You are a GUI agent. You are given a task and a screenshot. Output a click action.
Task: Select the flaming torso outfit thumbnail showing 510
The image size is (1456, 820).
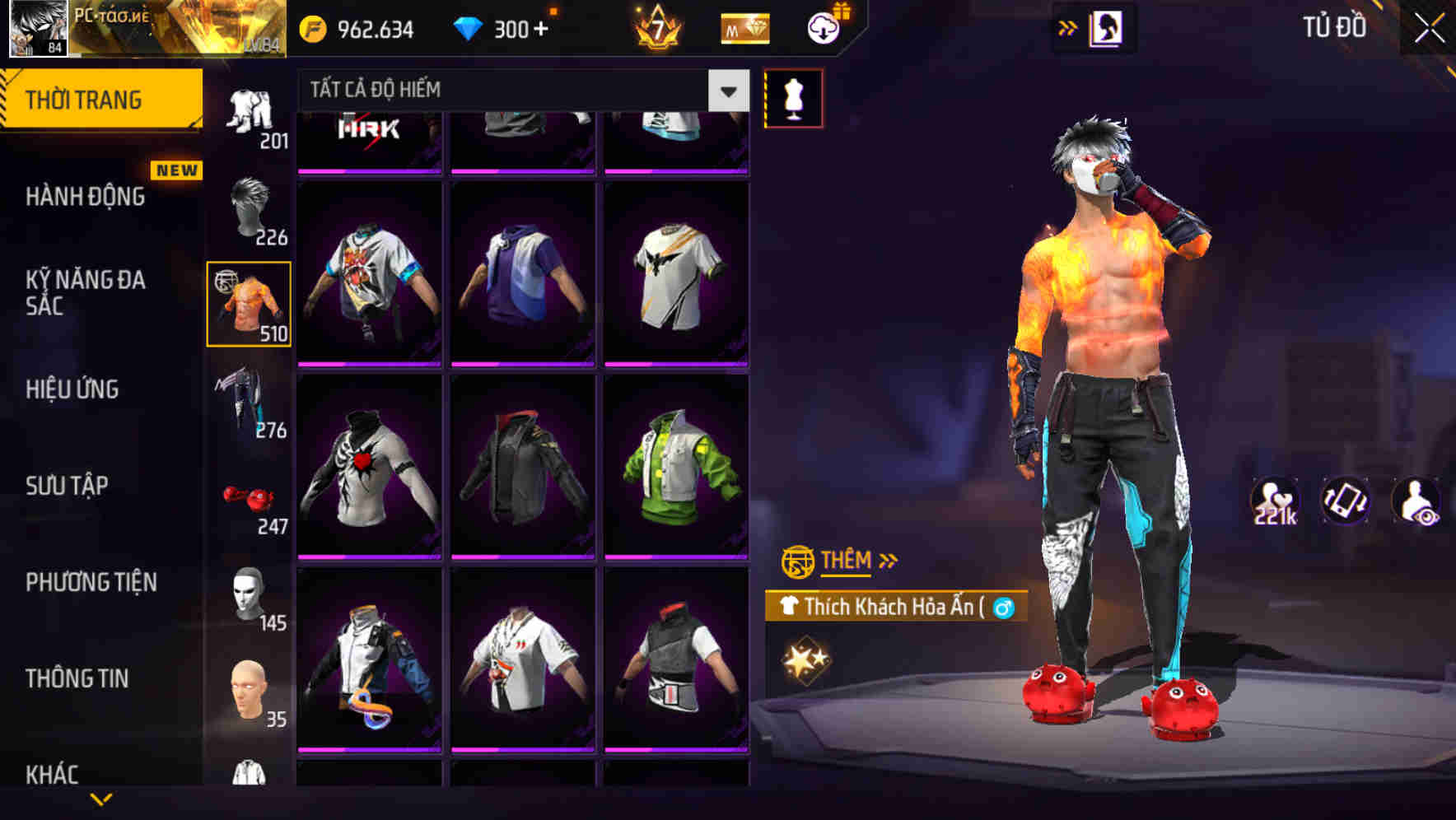click(x=249, y=303)
